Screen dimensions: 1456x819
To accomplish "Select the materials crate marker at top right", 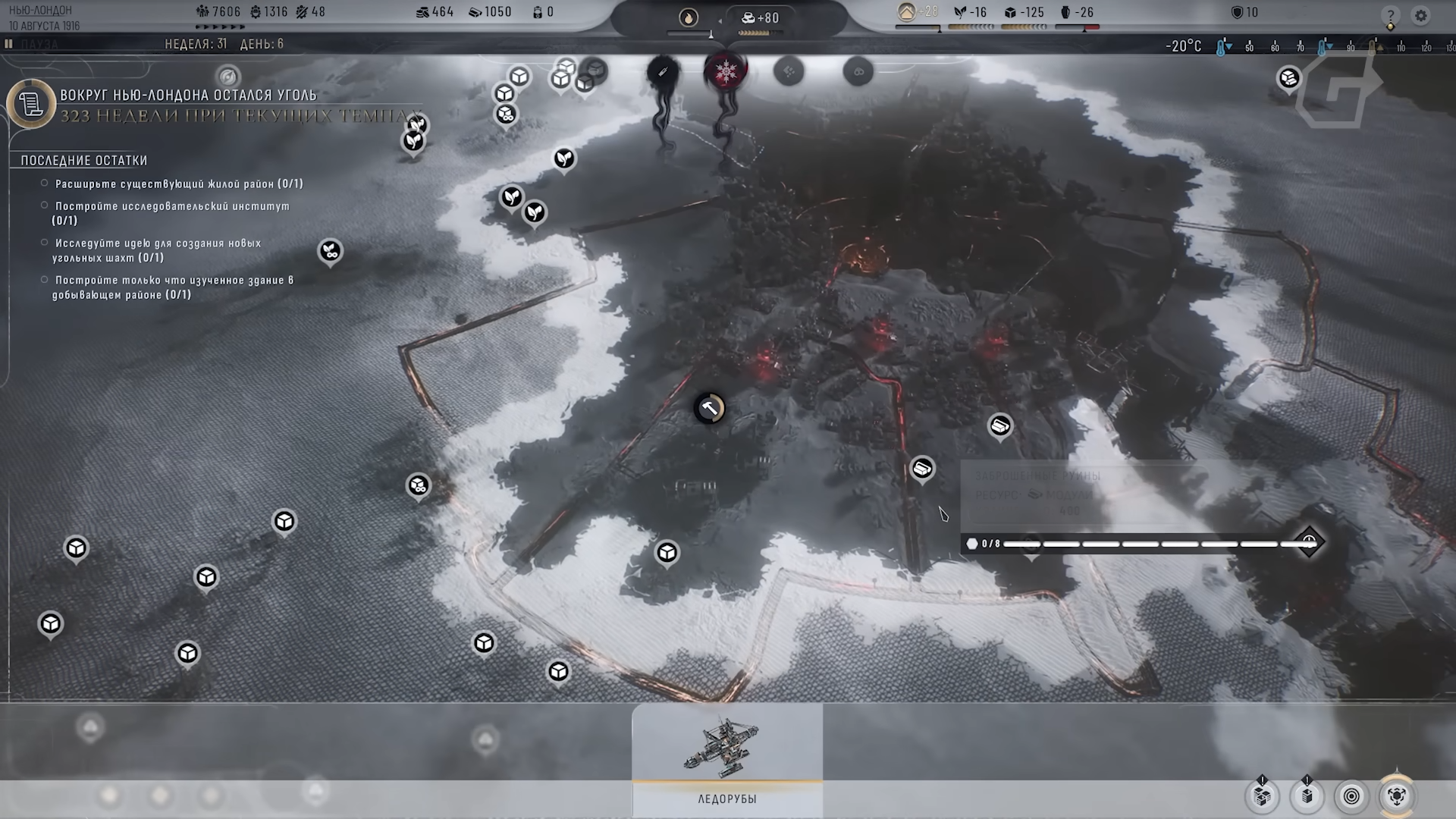I will coord(1289,77).
